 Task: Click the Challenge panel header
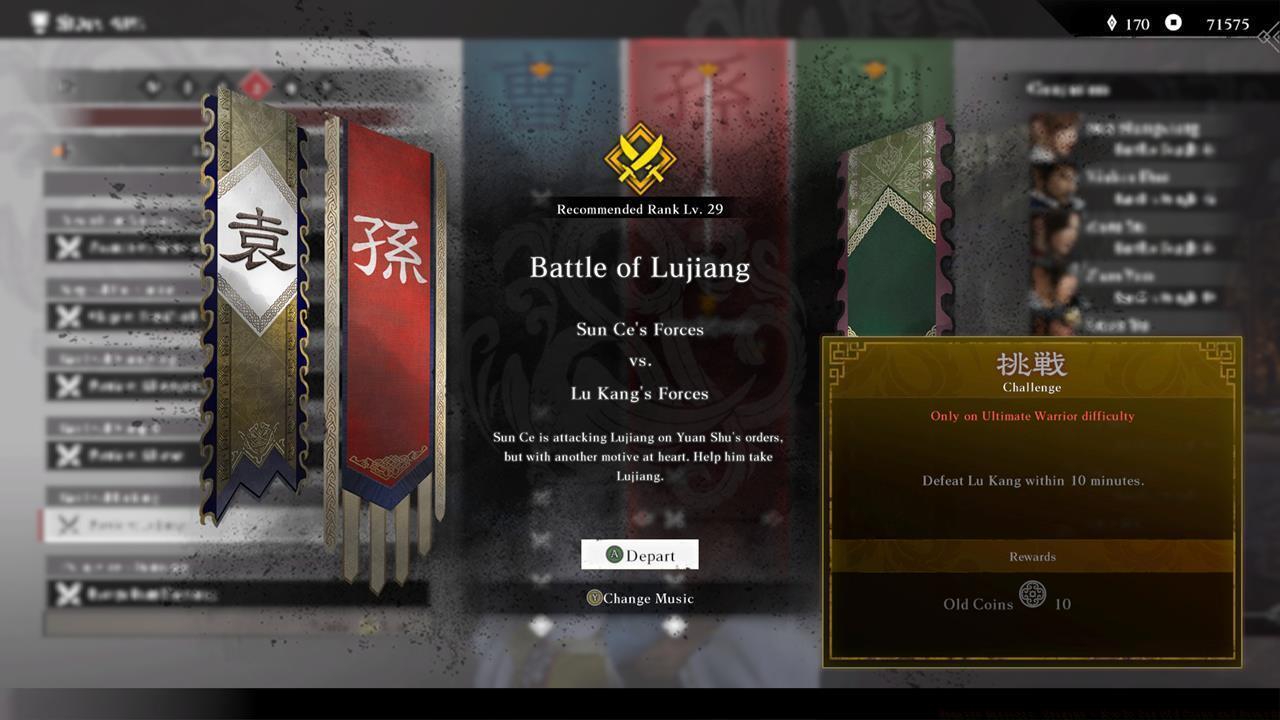[1031, 371]
